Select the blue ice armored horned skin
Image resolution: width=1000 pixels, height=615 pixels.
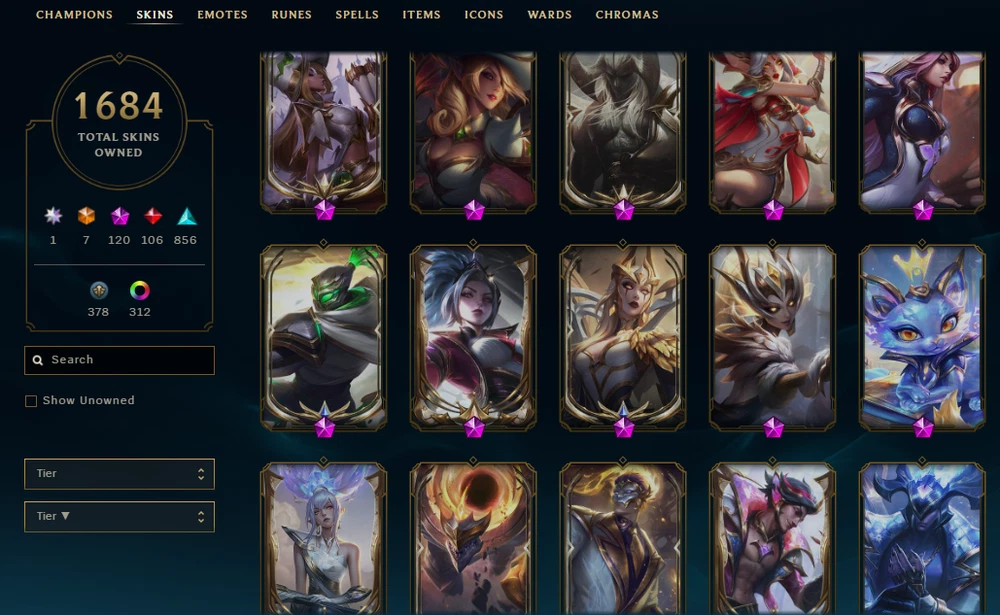coord(922,538)
